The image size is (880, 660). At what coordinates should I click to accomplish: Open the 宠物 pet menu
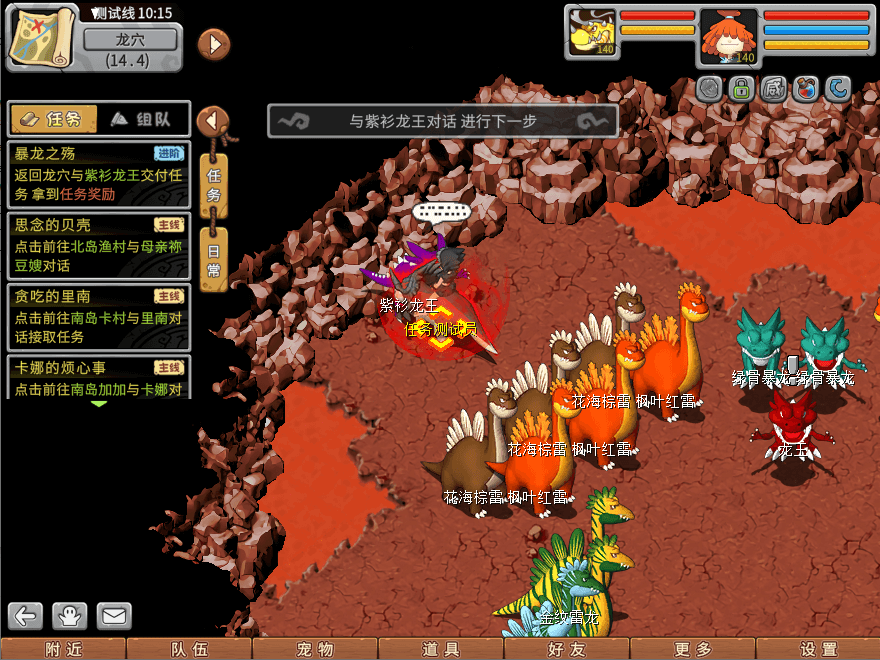[x=316, y=649]
